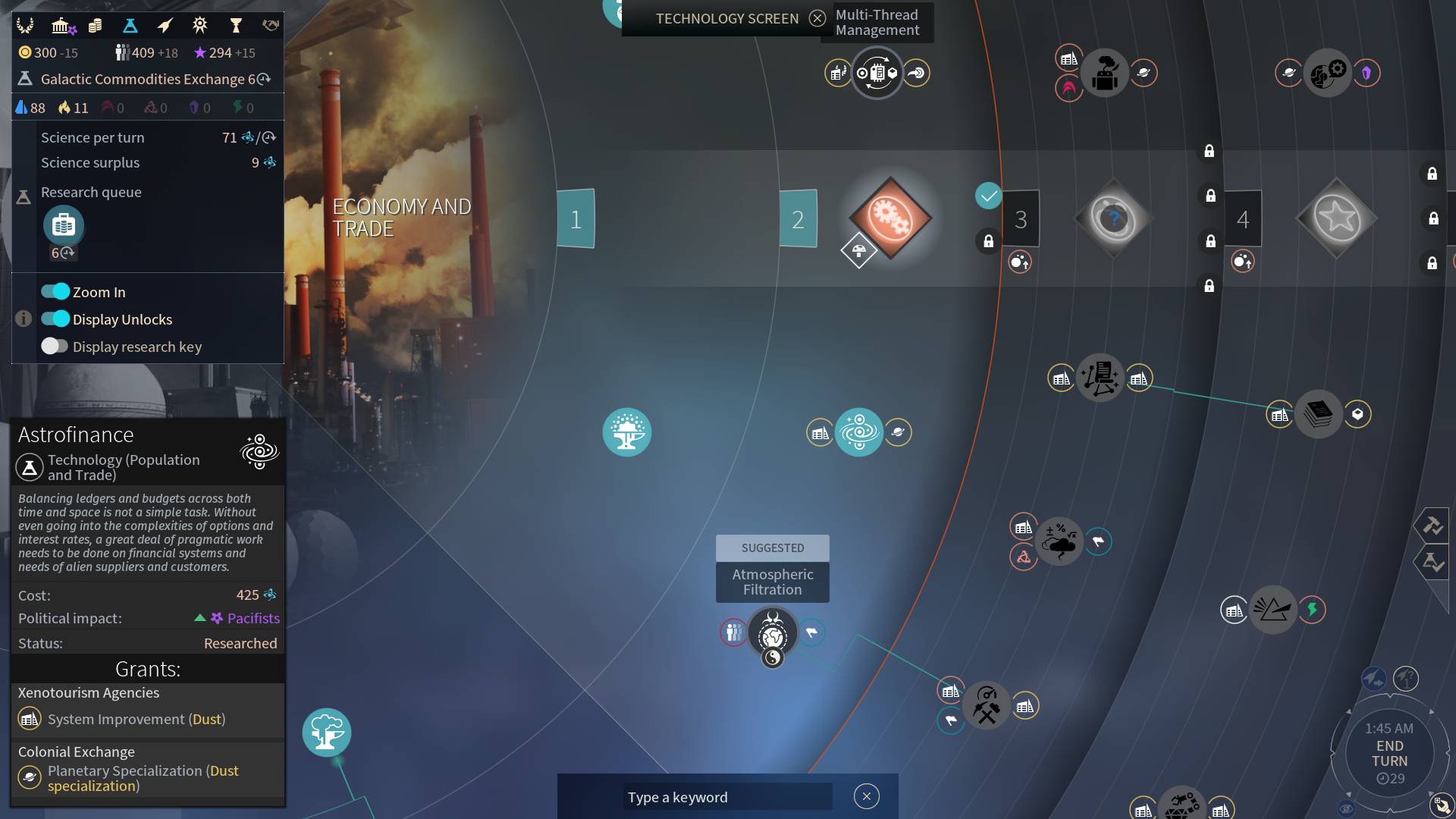Image resolution: width=1456 pixels, height=819 pixels.
Task: Open the science flask toolbar icon
Action: [130, 27]
